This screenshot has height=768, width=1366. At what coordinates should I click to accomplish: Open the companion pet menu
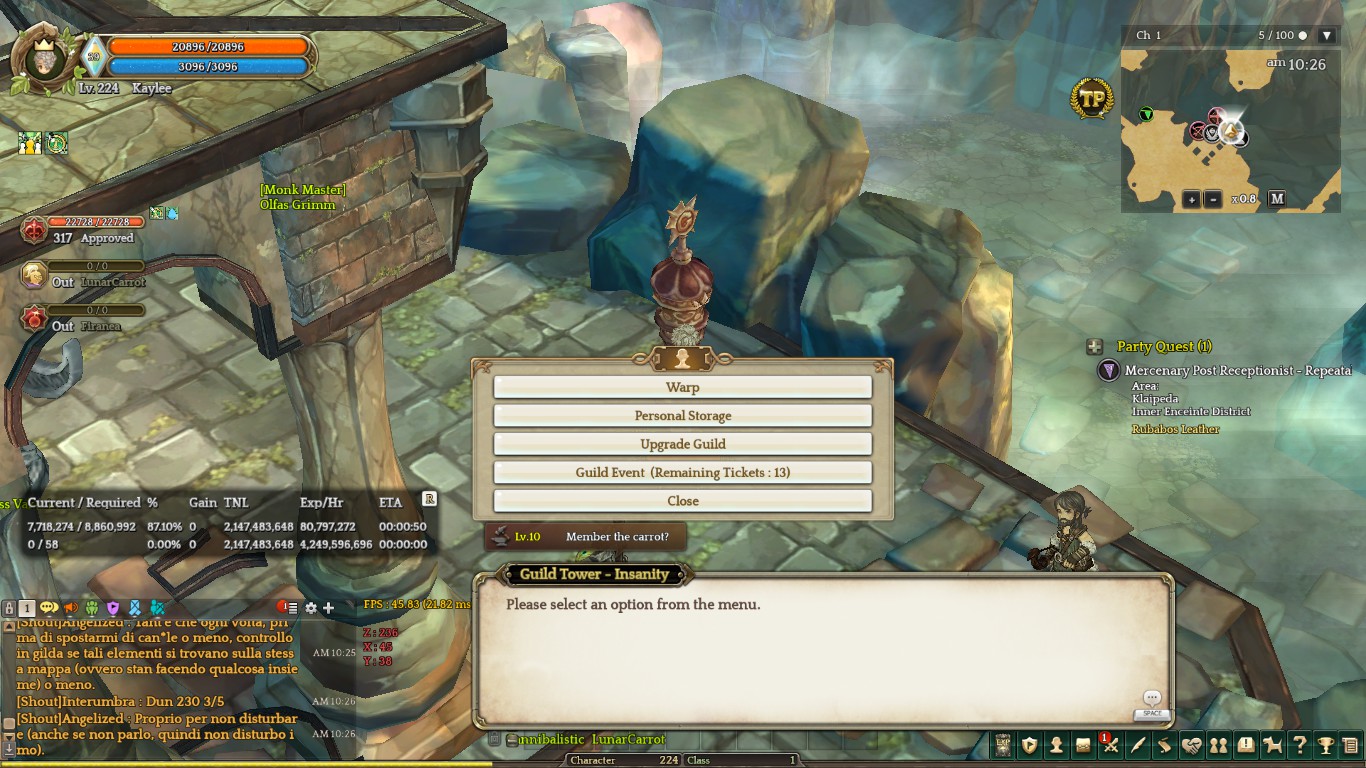point(1272,745)
